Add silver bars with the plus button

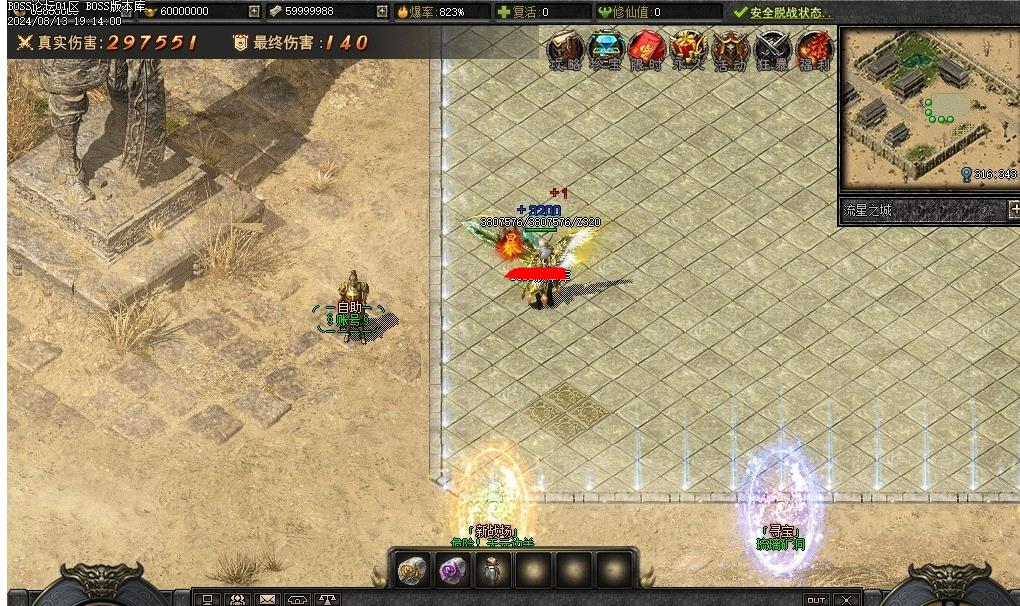382,12
